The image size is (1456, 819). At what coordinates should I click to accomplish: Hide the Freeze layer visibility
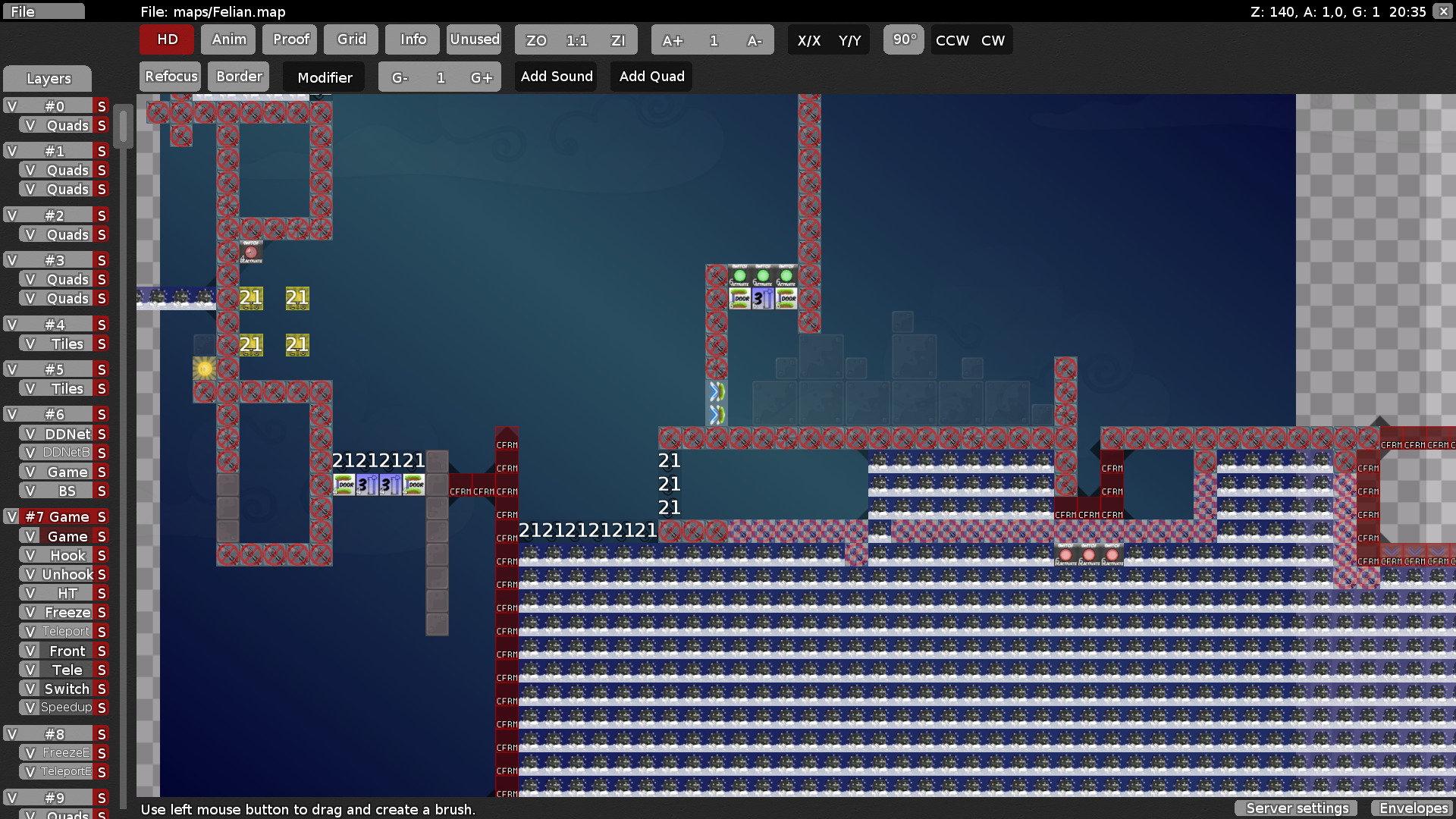tap(30, 612)
